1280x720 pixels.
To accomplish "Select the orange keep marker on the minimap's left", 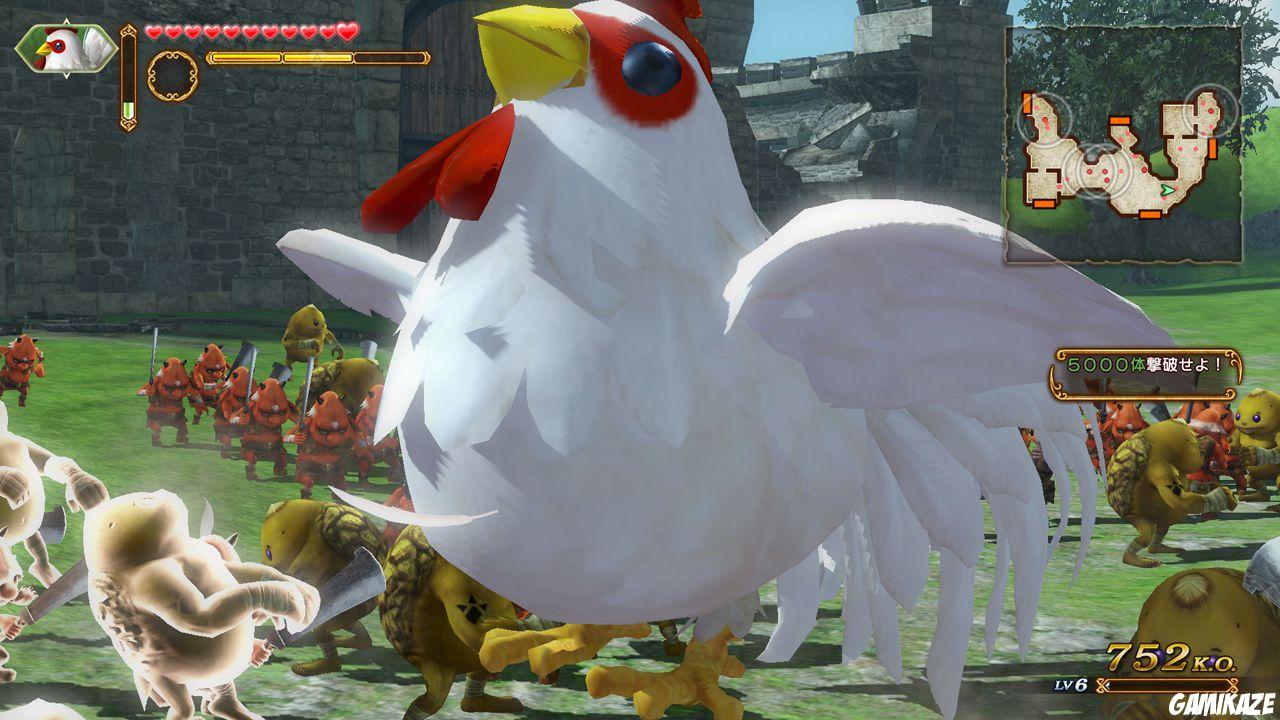I will 1026,102.
